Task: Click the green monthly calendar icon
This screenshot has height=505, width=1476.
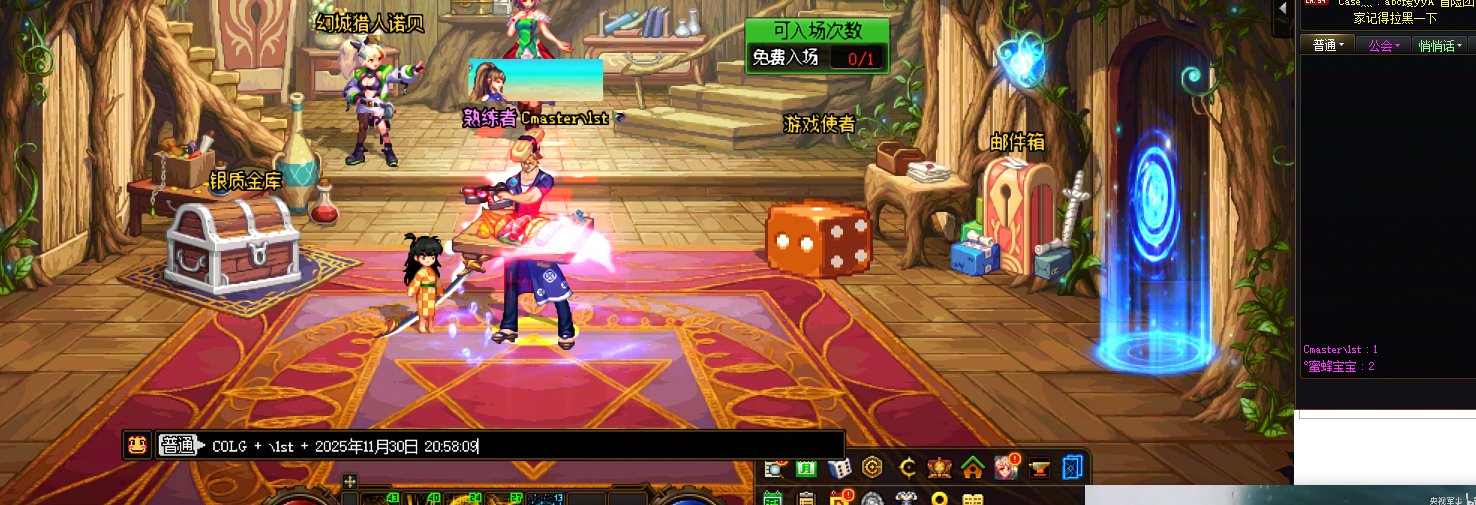Action: [807, 467]
